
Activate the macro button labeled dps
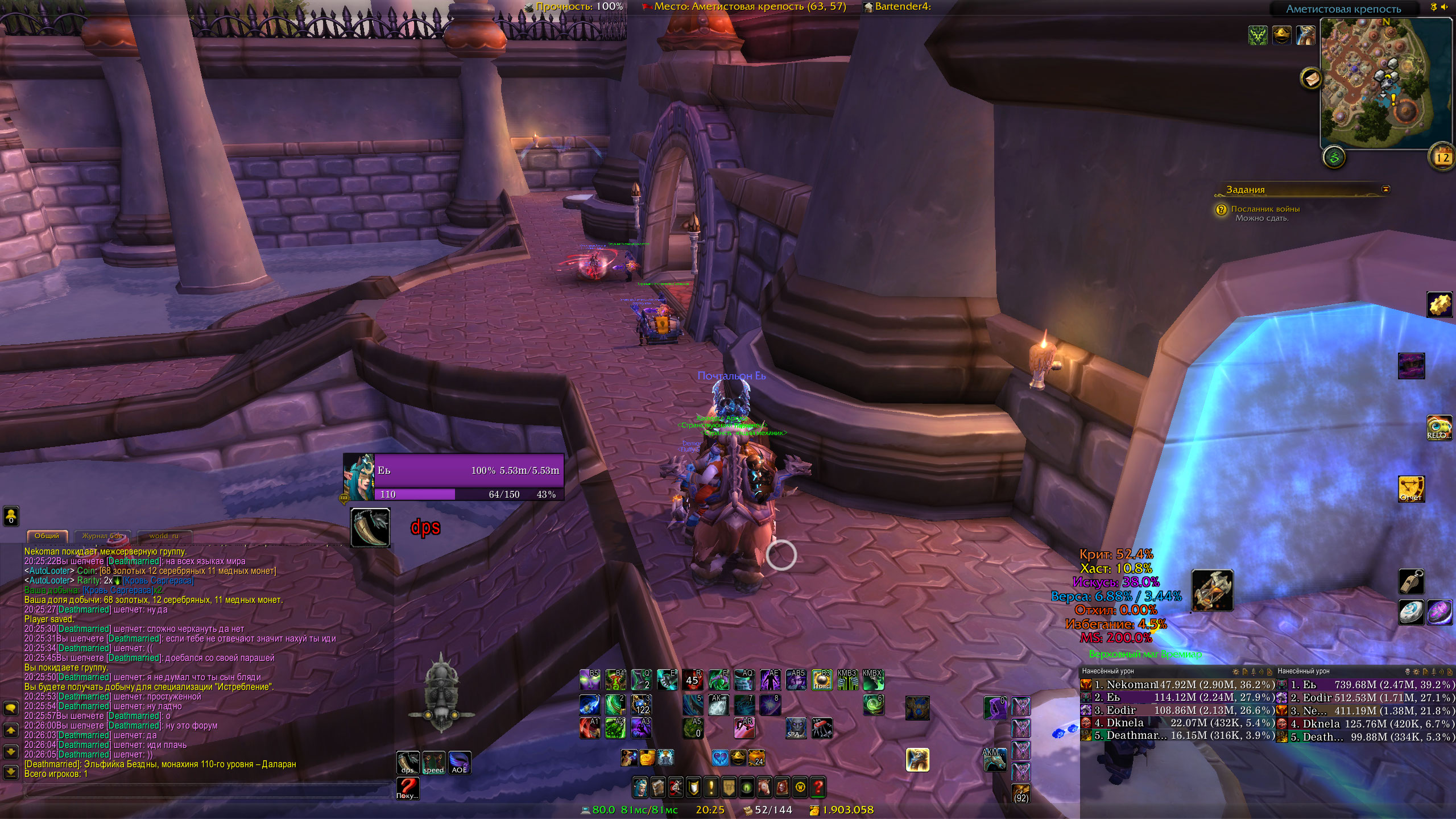(x=408, y=762)
